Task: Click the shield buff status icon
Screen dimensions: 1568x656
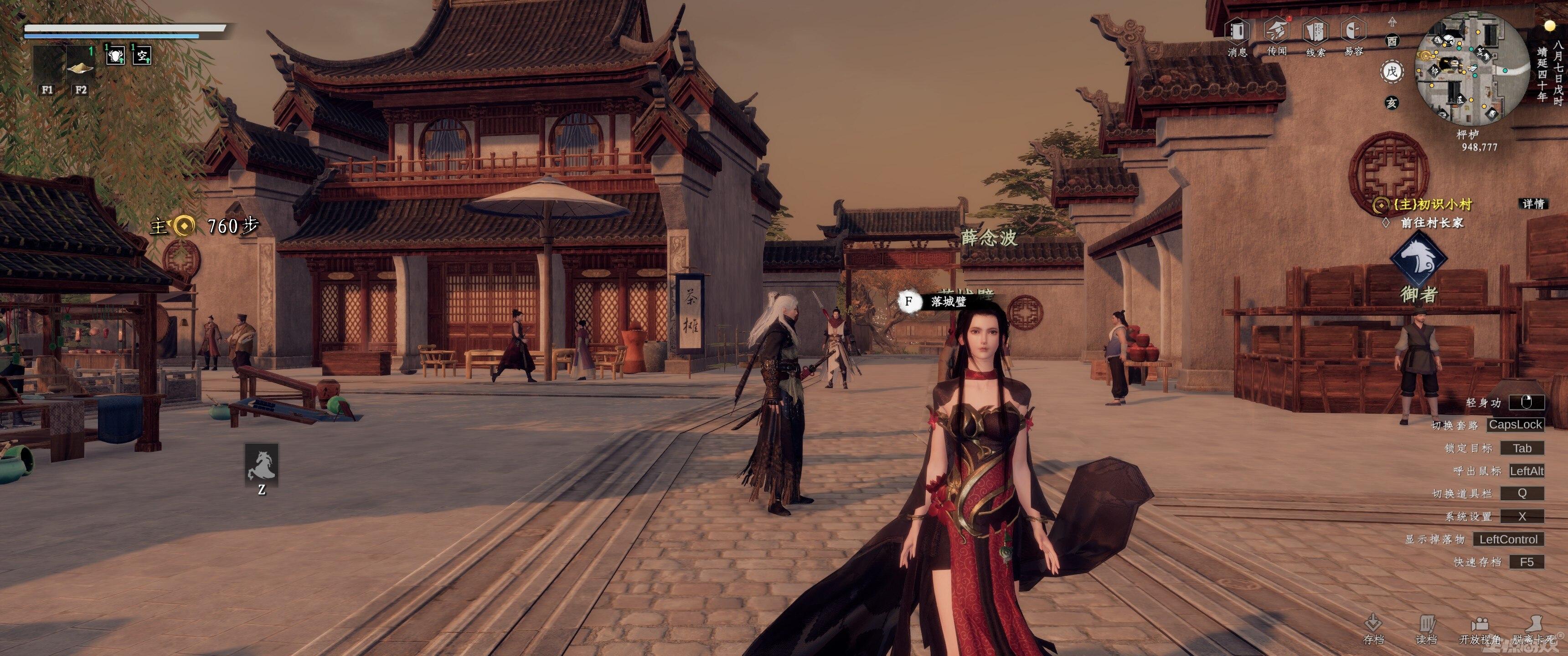Action: [115, 56]
